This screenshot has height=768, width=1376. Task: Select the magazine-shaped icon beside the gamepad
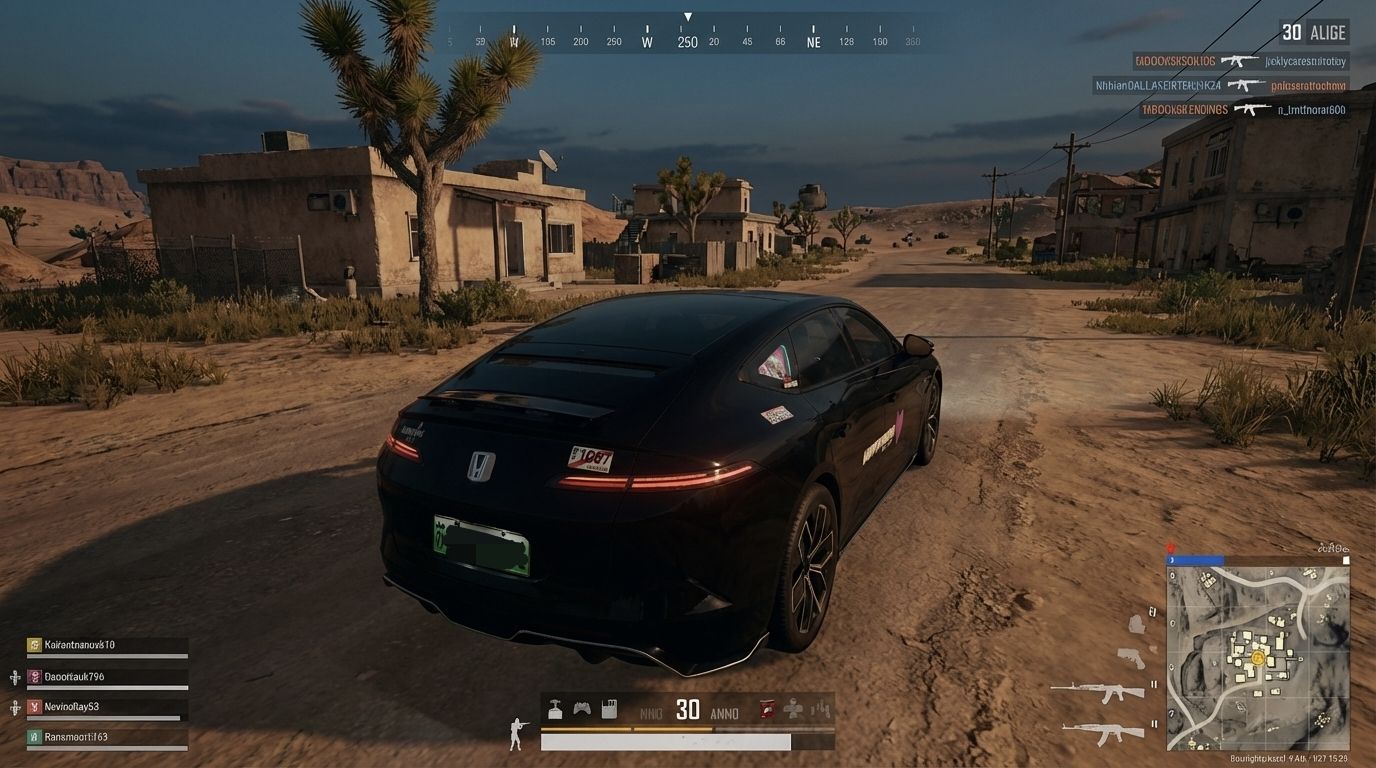(x=608, y=709)
